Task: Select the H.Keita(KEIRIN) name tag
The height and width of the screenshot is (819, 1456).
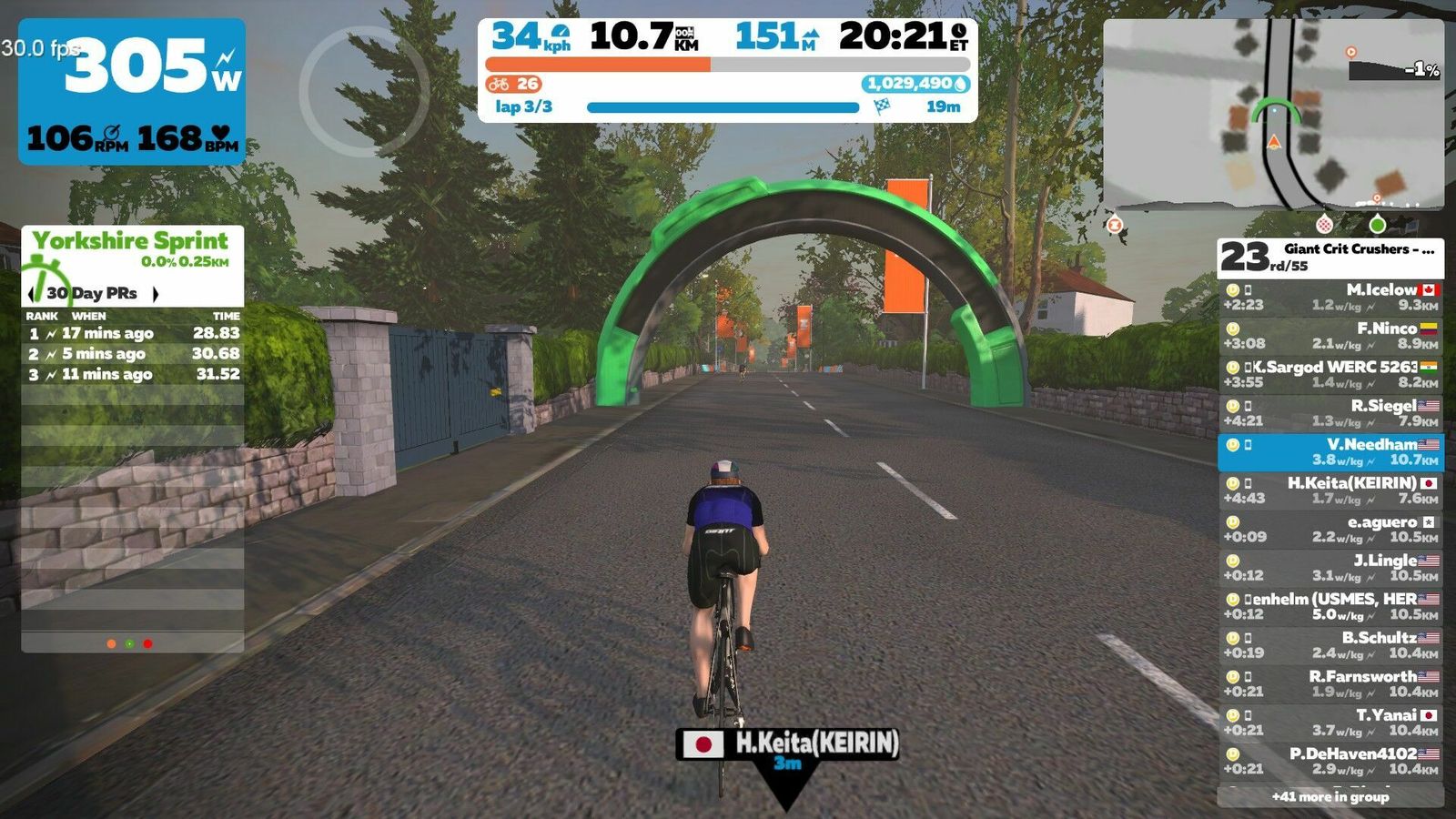Action: tap(788, 745)
